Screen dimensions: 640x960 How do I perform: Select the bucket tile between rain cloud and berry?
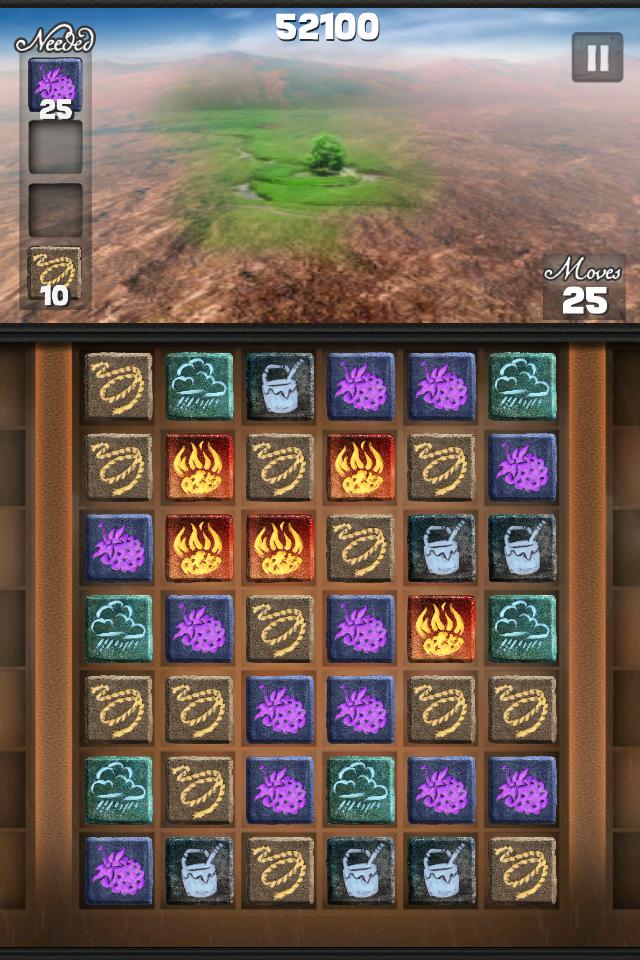tap(280, 386)
